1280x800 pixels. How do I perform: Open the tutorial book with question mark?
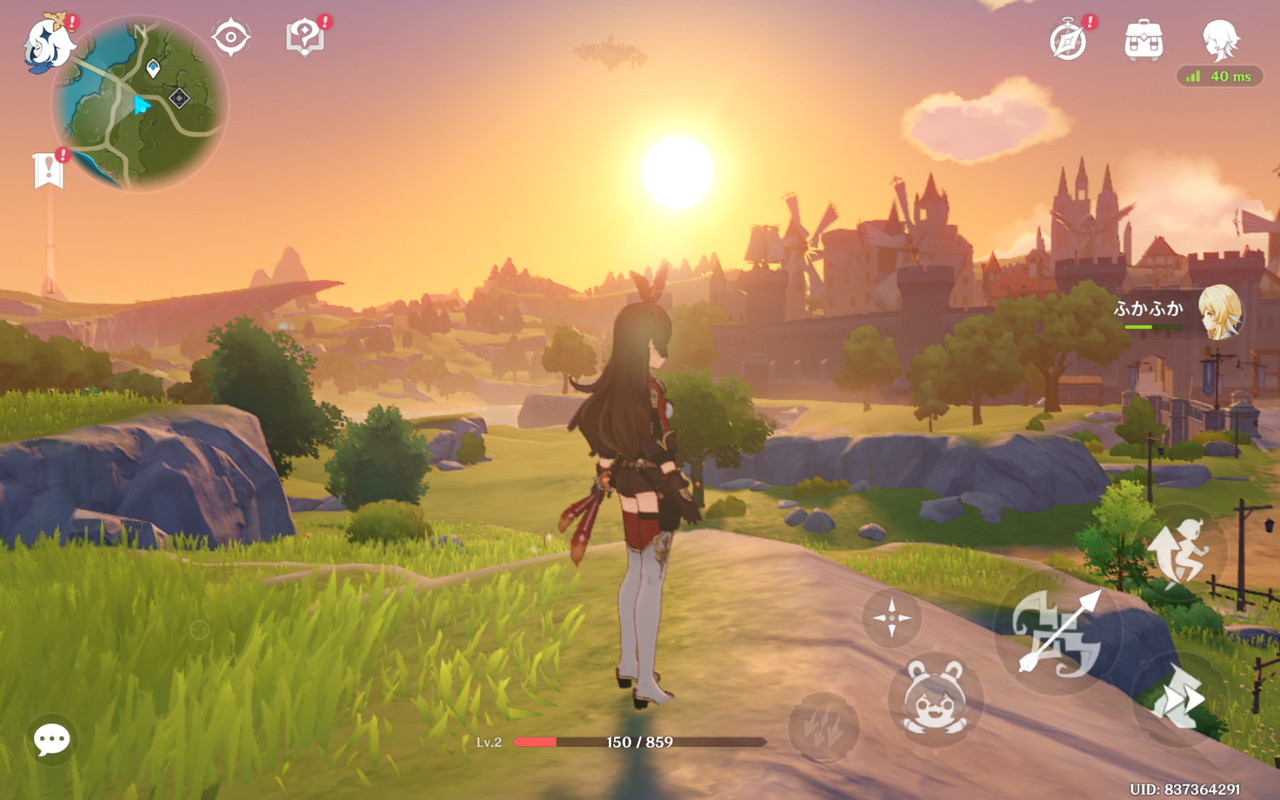304,38
